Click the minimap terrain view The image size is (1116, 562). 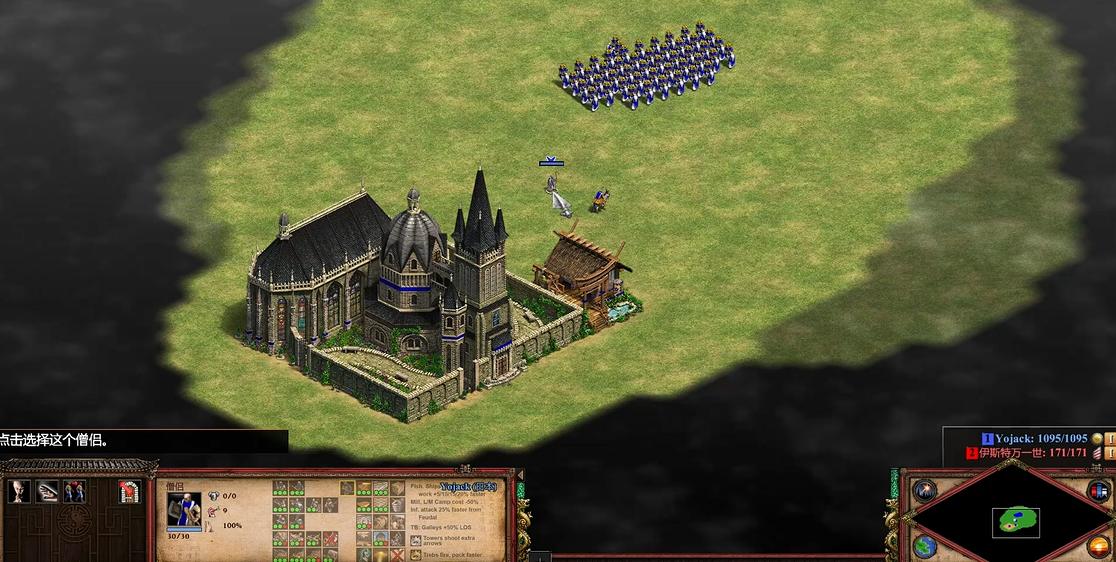point(1015,522)
